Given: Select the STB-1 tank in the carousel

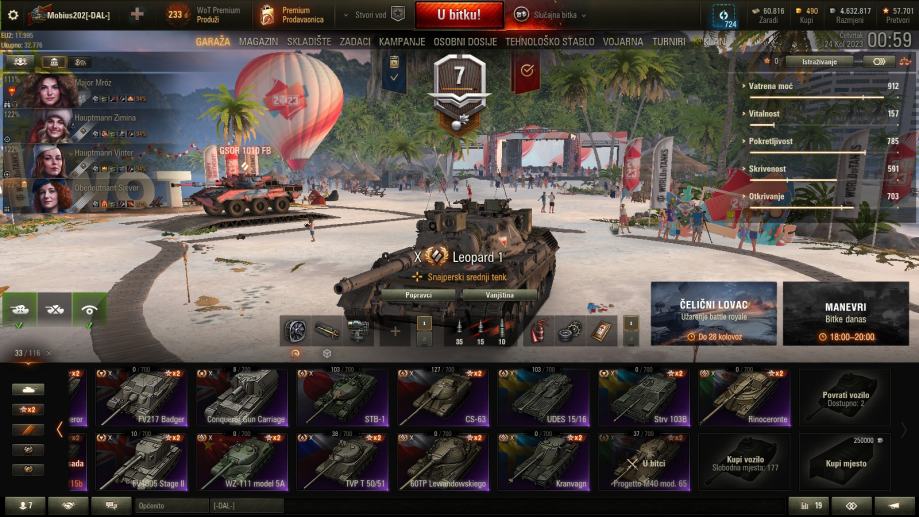Looking at the screenshot, I should [342, 396].
